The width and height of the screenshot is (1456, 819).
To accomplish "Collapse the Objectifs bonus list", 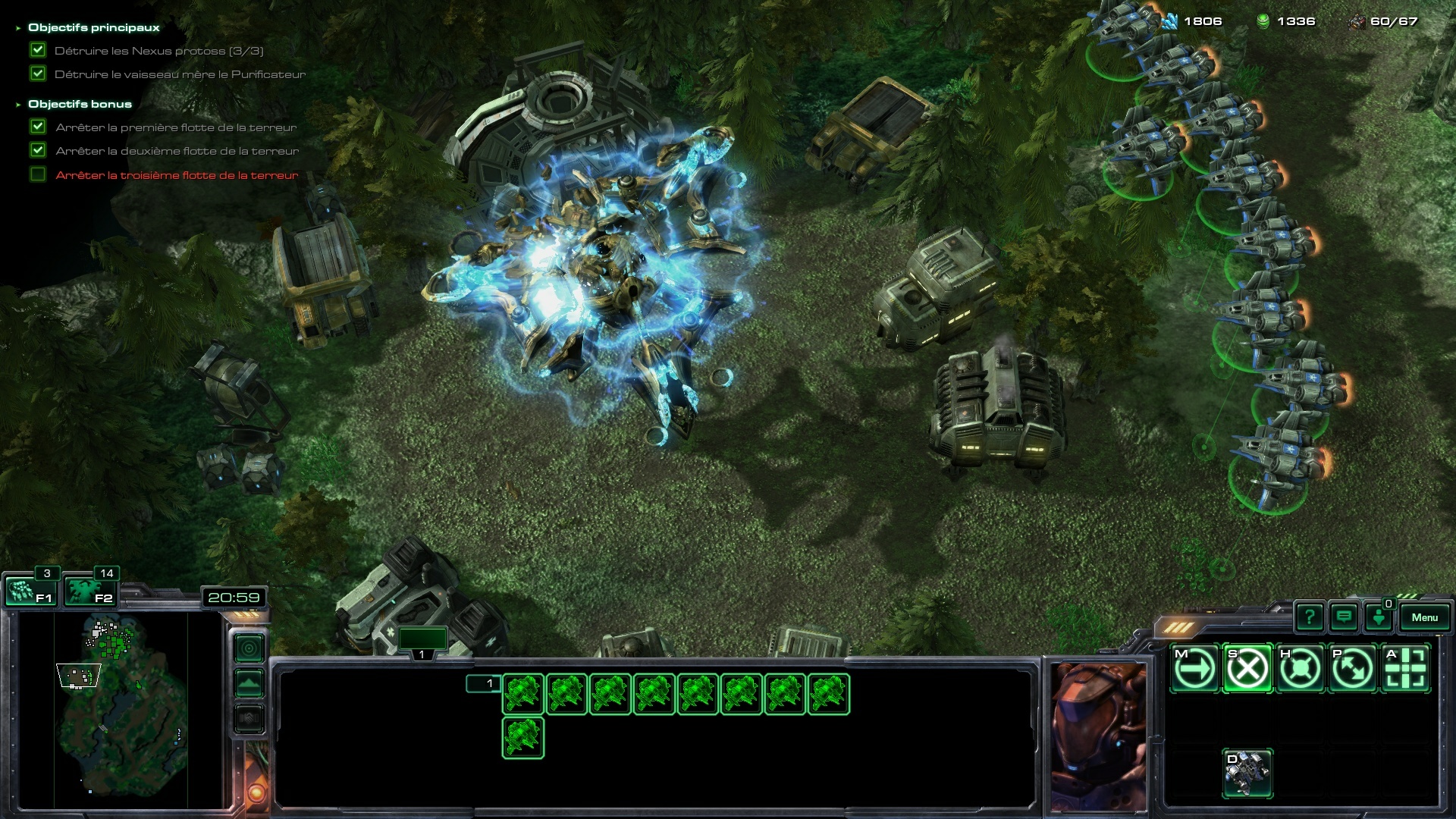I will click(x=18, y=105).
